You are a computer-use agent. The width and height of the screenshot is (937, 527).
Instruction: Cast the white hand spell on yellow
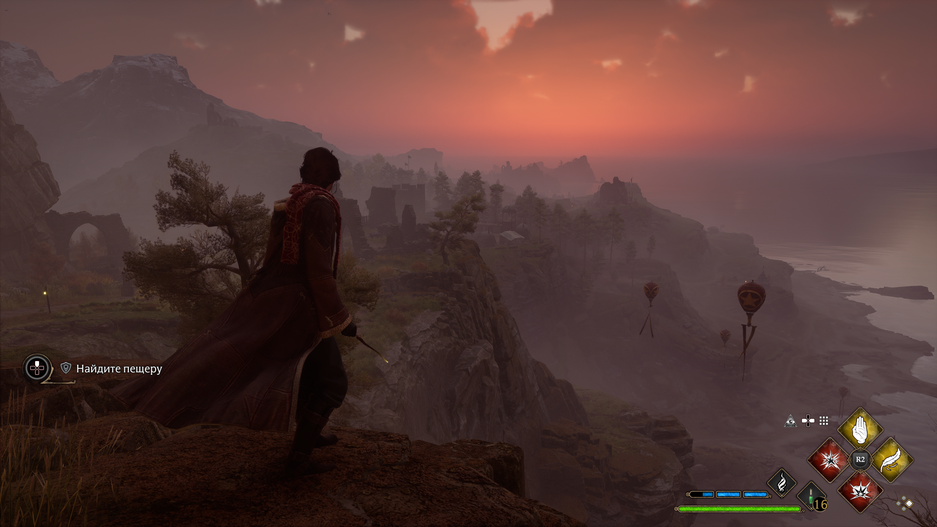pyautogui.click(x=859, y=429)
